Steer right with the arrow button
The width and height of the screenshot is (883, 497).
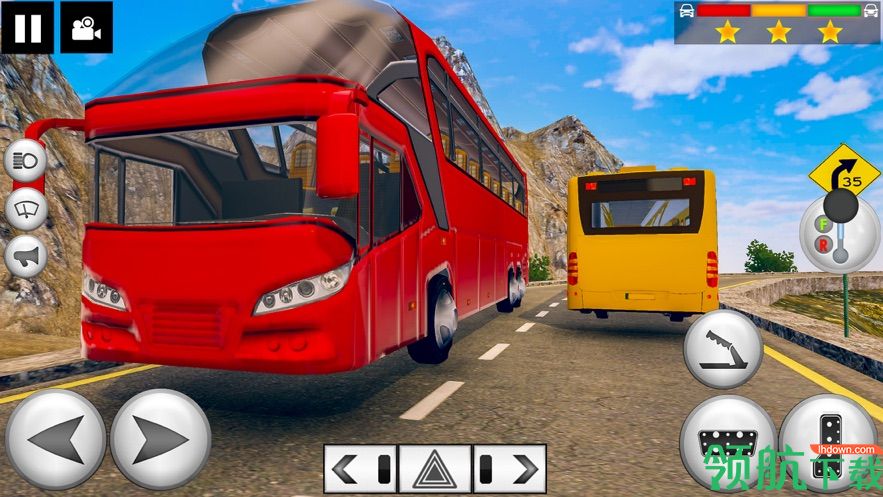click(x=160, y=439)
